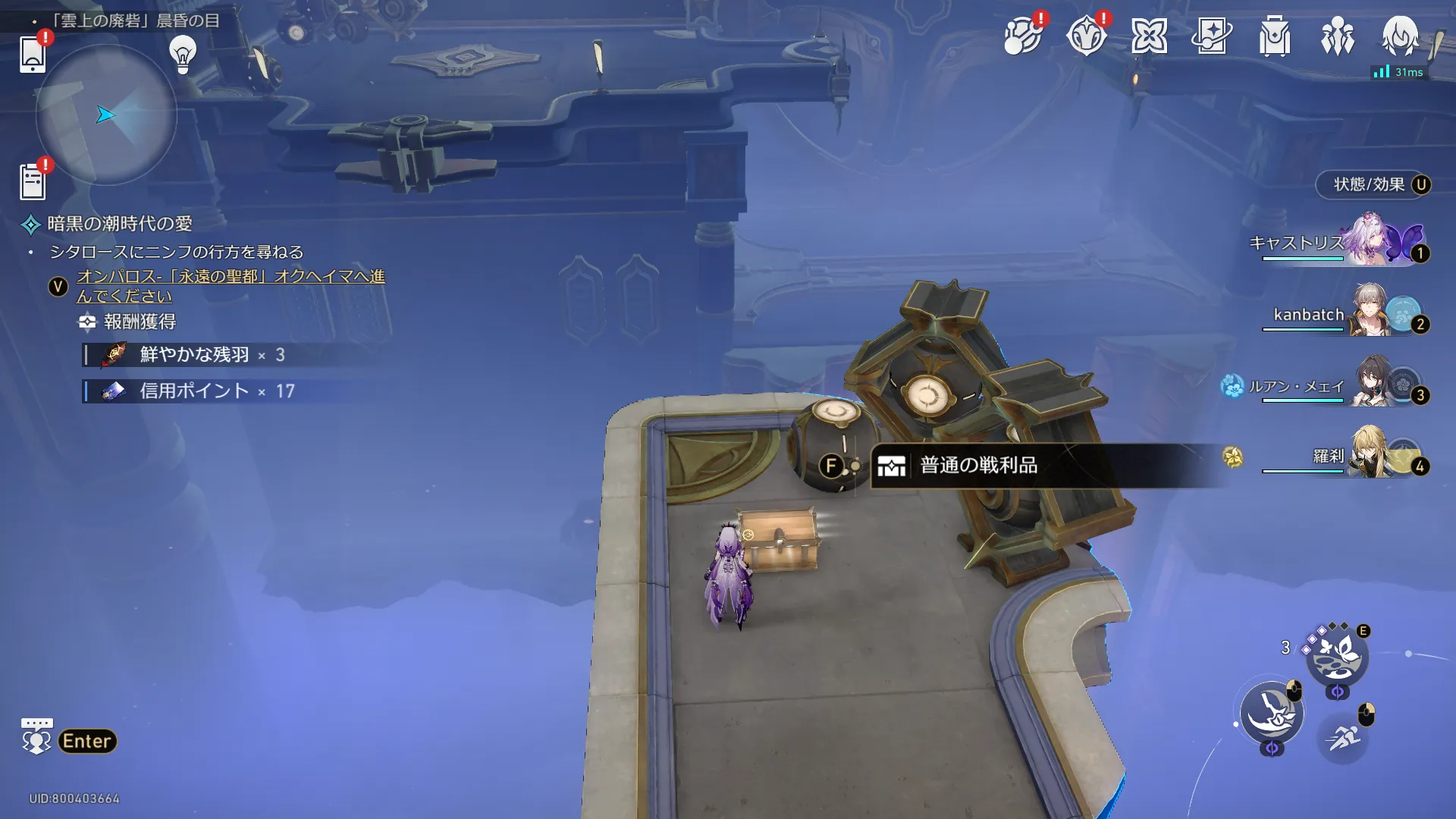Toggle the sprint running icon
The width and height of the screenshot is (1456, 819).
pos(1342,736)
